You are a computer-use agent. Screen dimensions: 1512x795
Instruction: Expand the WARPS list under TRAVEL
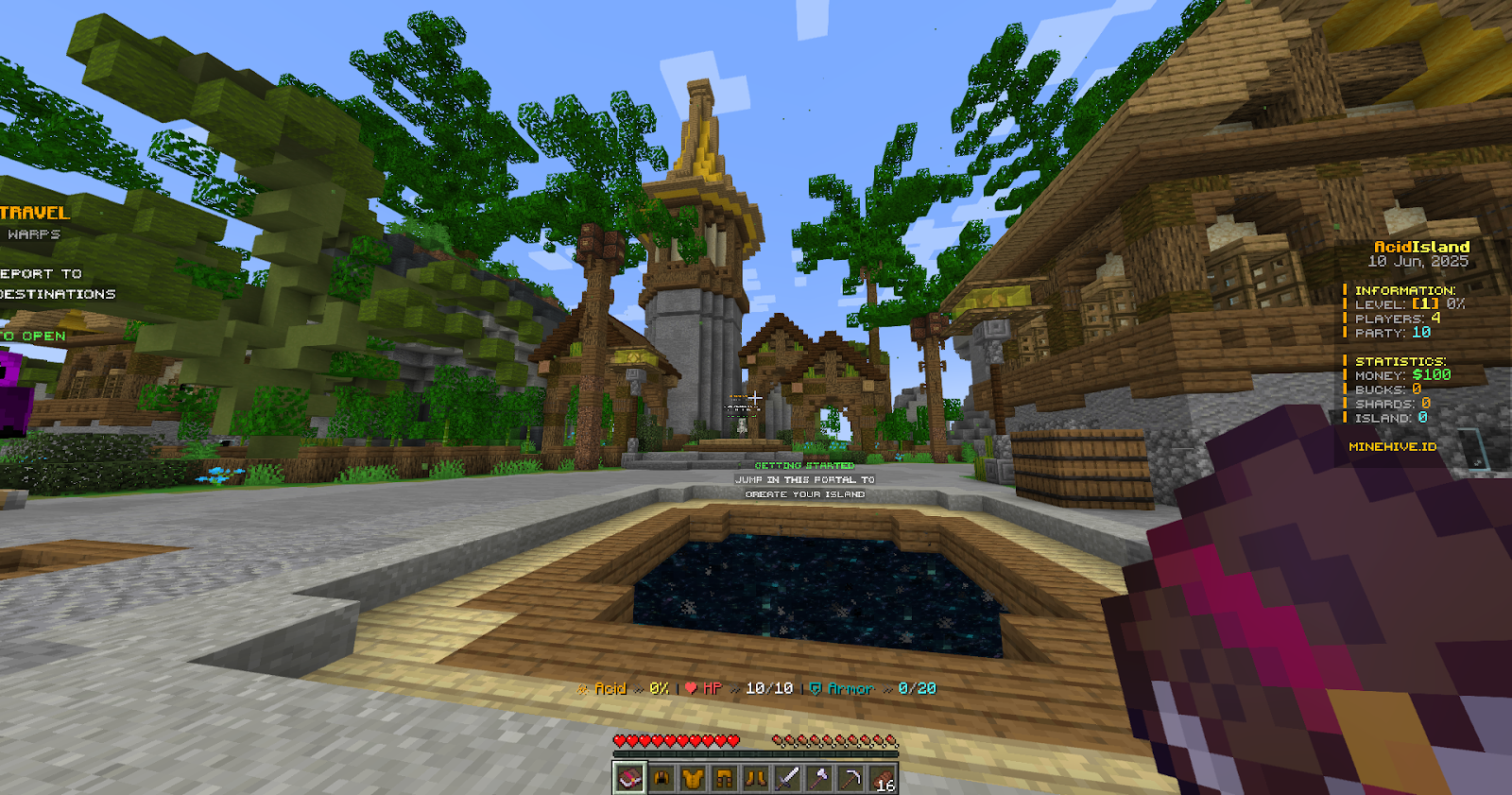tap(36, 232)
